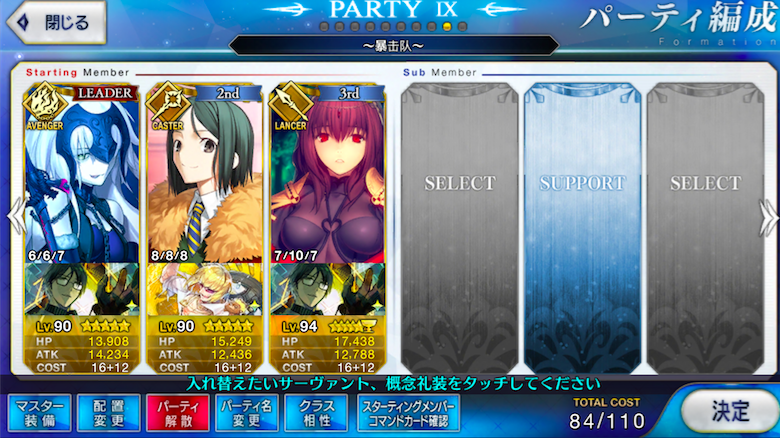This screenshot has width=780, height=438.
Task: Tap the Caster's blonde girl craft essence
Action: 205,285
